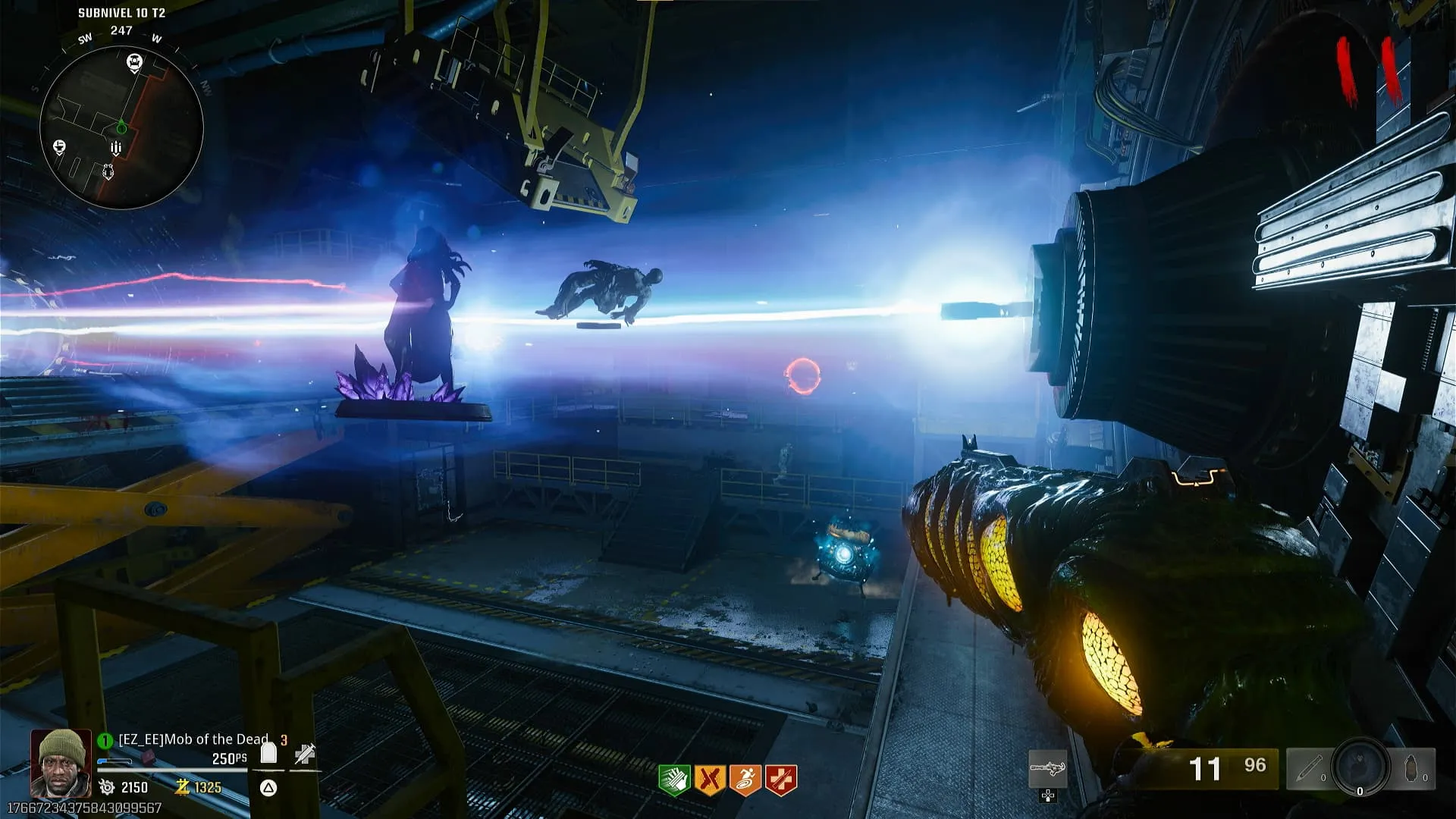
Task: Select the lethal grenade slot
Action: tap(1414, 769)
